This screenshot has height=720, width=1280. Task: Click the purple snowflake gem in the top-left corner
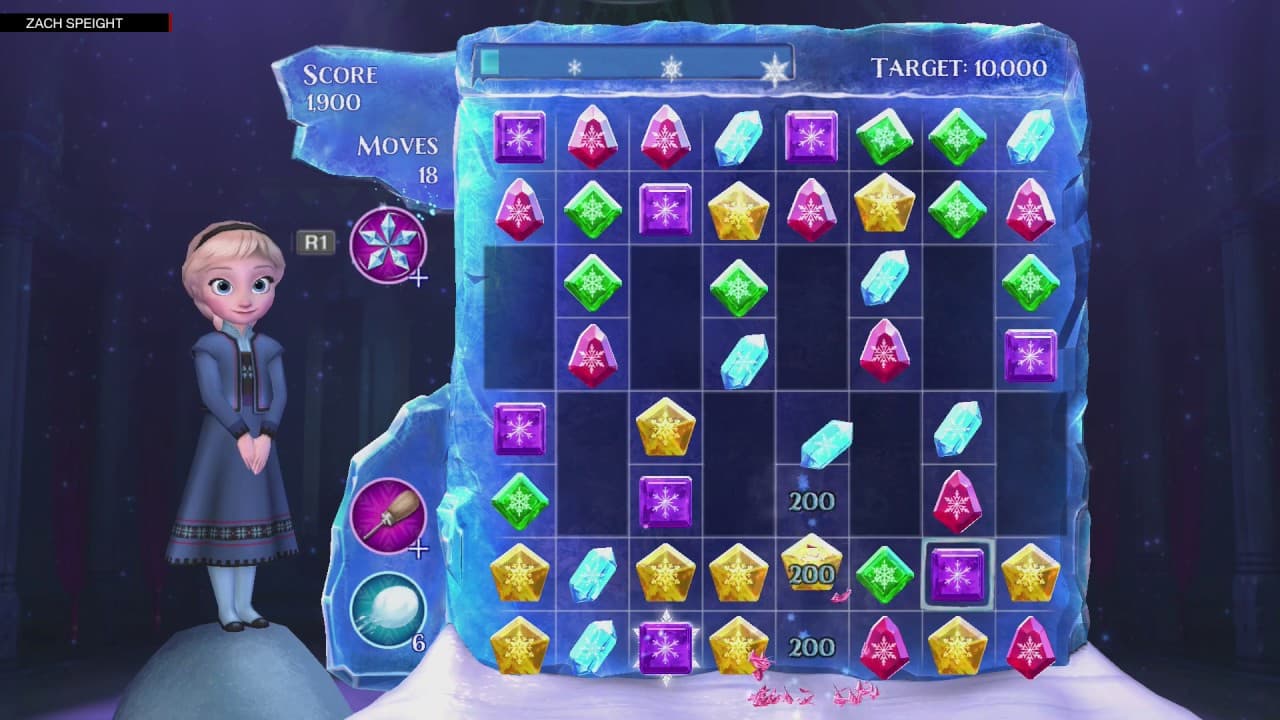point(519,139)
